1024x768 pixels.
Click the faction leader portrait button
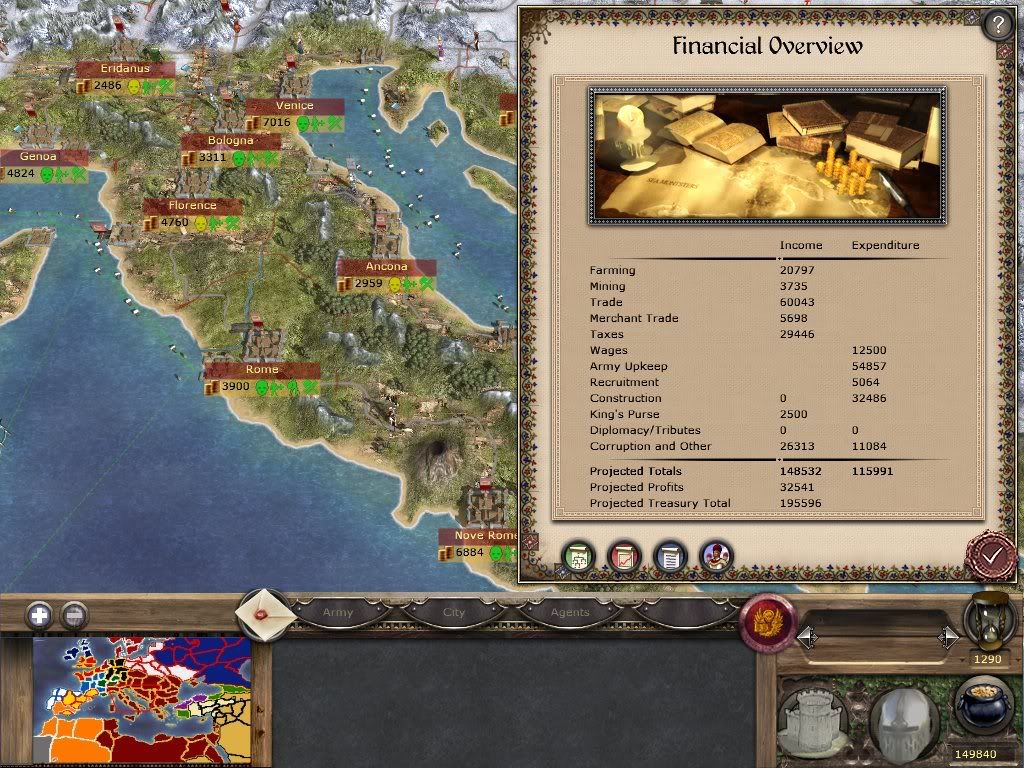(x=716, y=557)
